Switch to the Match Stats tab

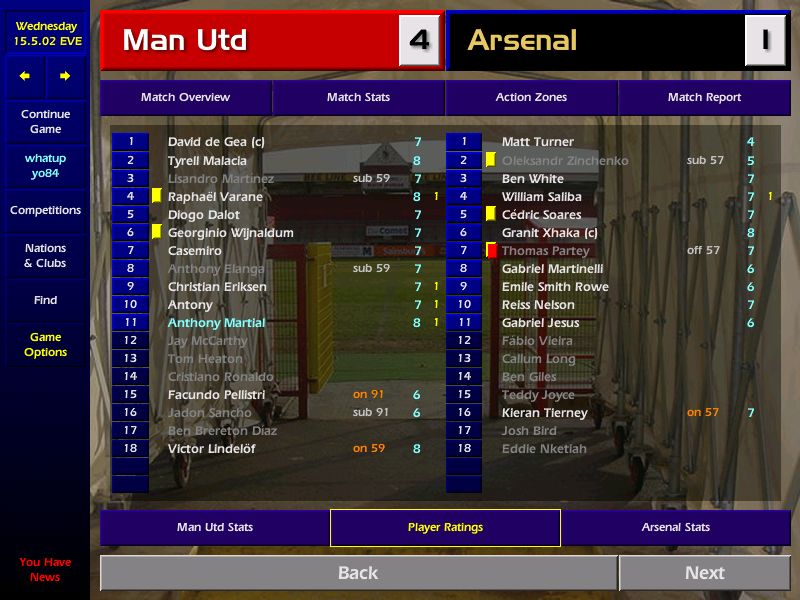coord(358,97)
